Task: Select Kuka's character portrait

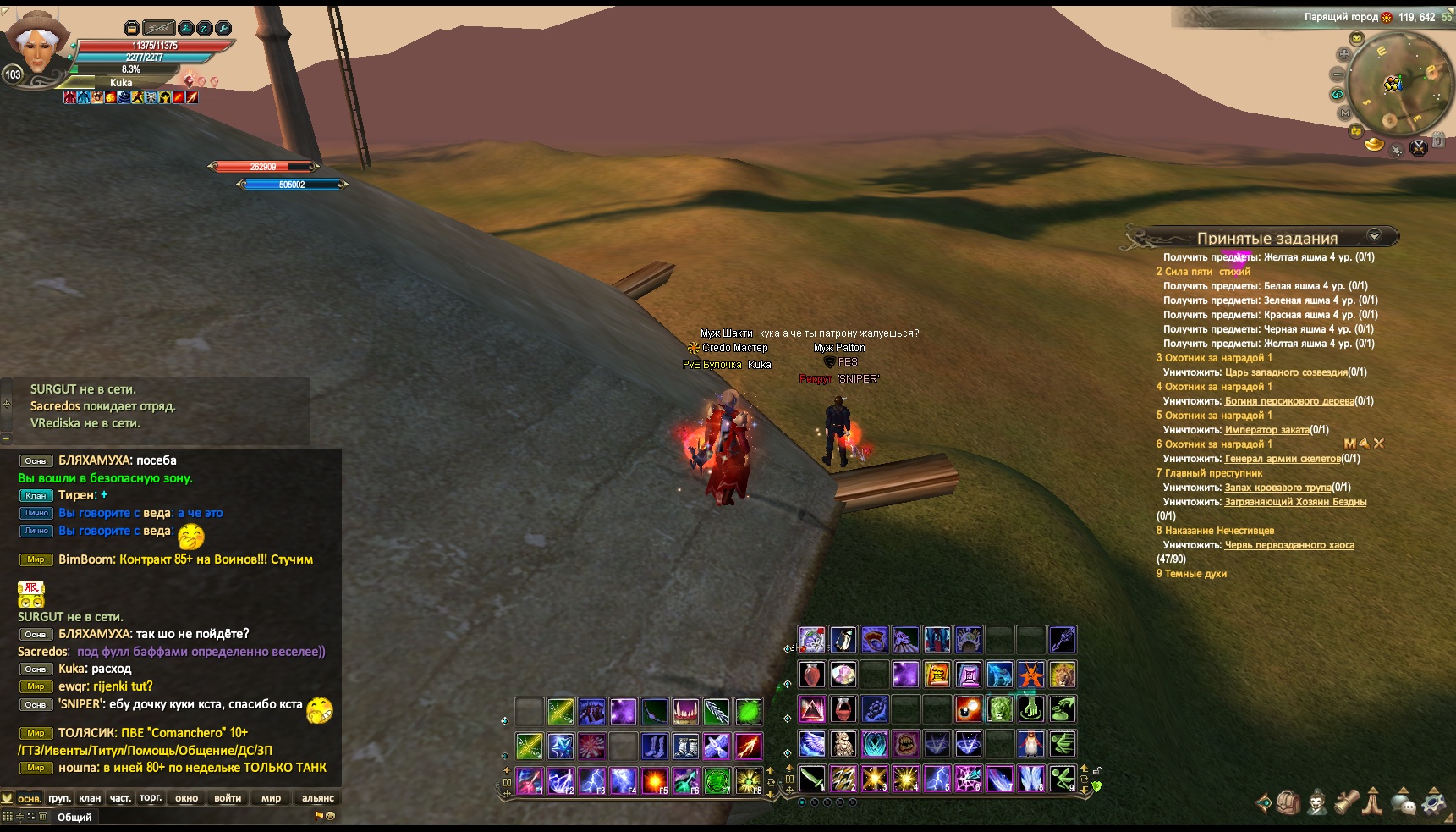Action: pyautogui.click(x=36, y=47)
